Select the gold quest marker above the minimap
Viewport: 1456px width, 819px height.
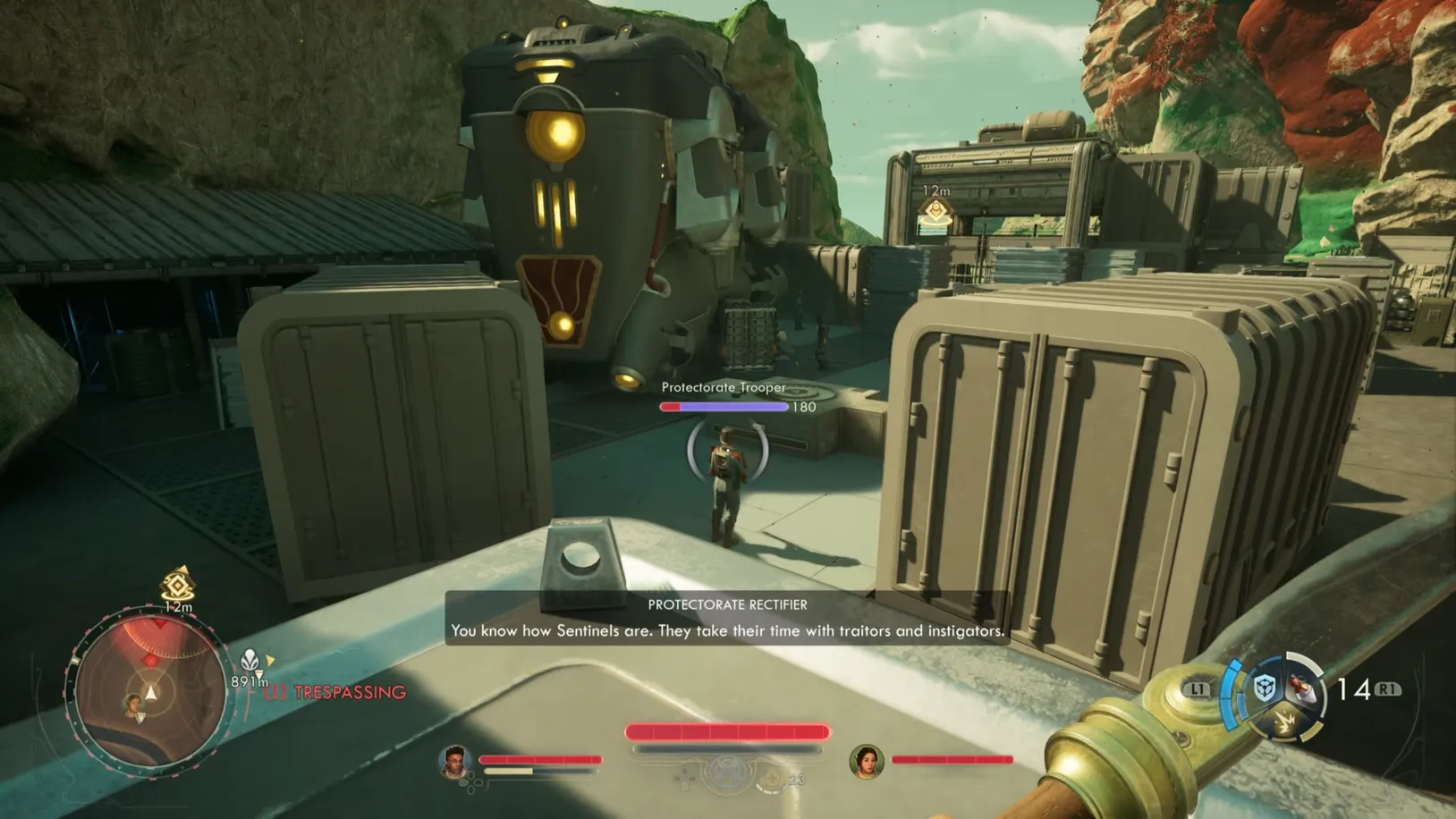[x=177, y=586]
